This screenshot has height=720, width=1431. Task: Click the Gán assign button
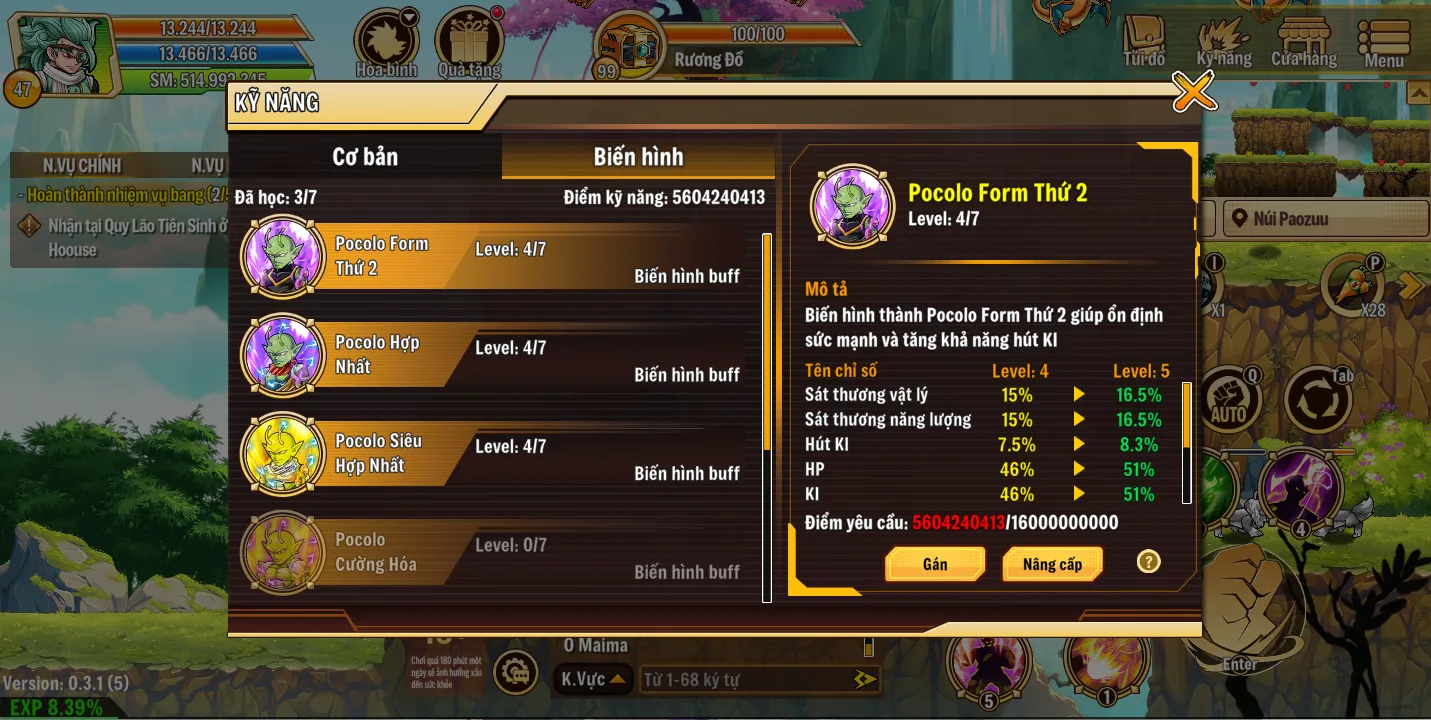(934, 565)
